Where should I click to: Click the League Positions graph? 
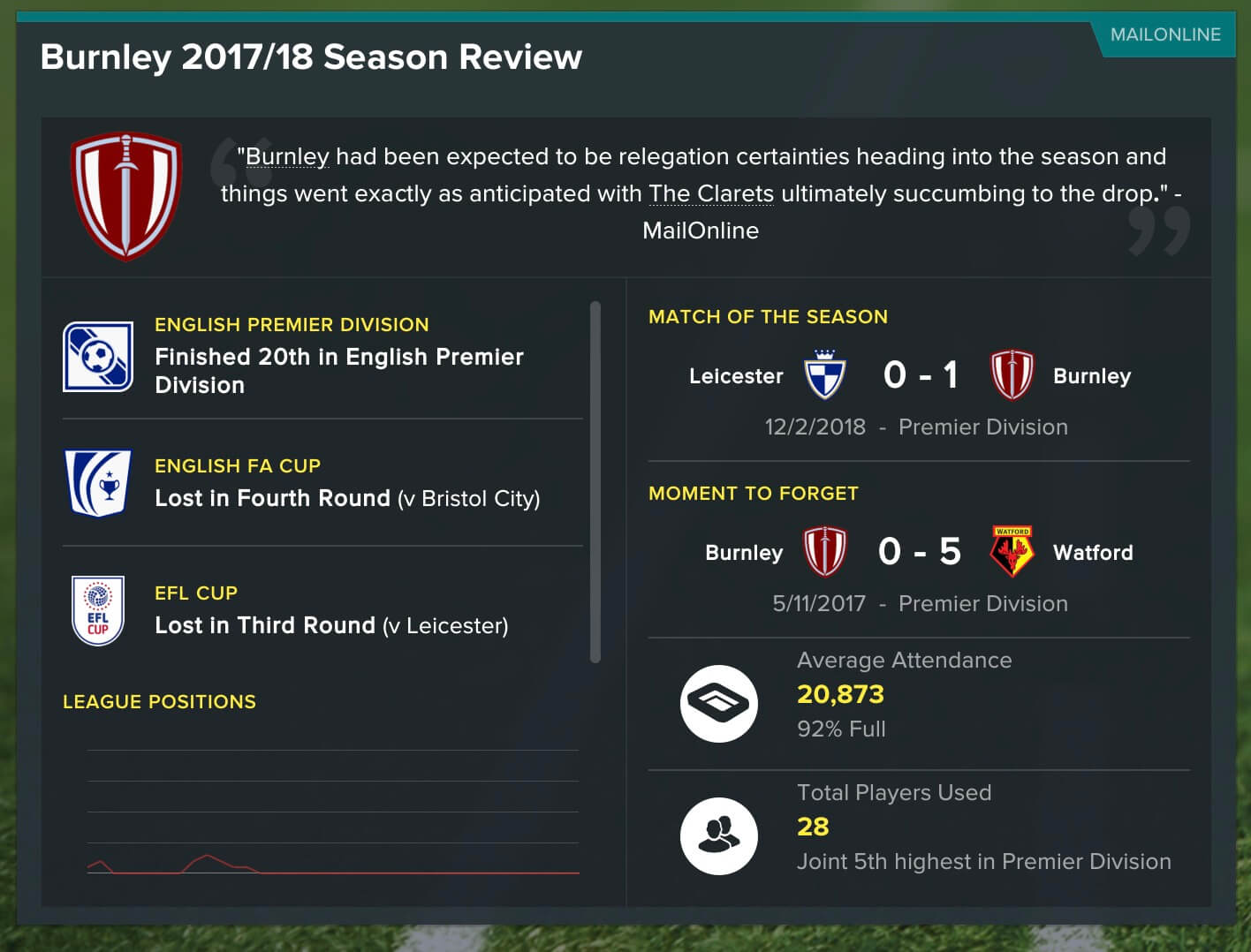333,812
